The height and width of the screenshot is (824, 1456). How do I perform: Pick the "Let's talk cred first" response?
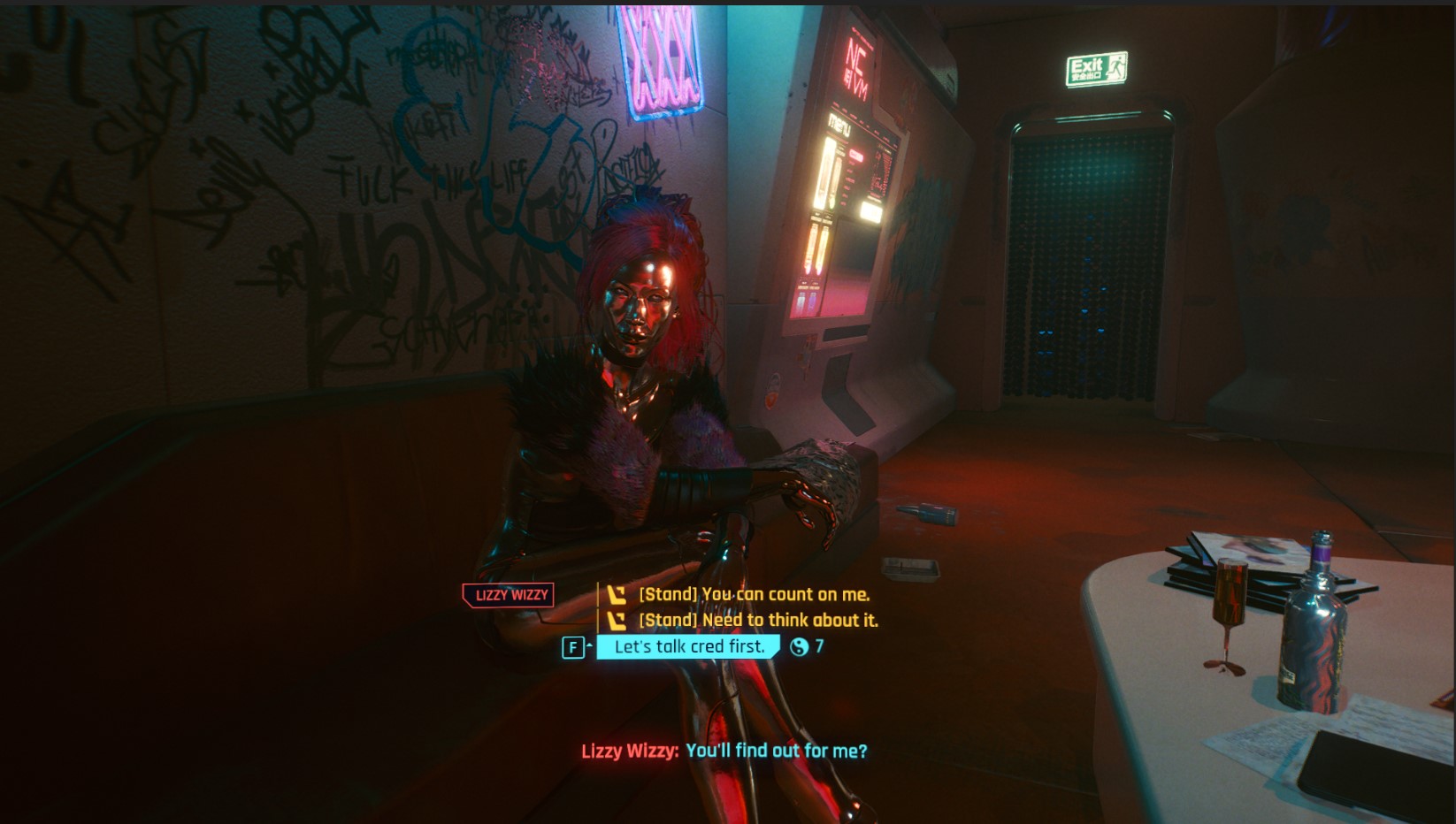pyautogui.click(x=689, y=647)
